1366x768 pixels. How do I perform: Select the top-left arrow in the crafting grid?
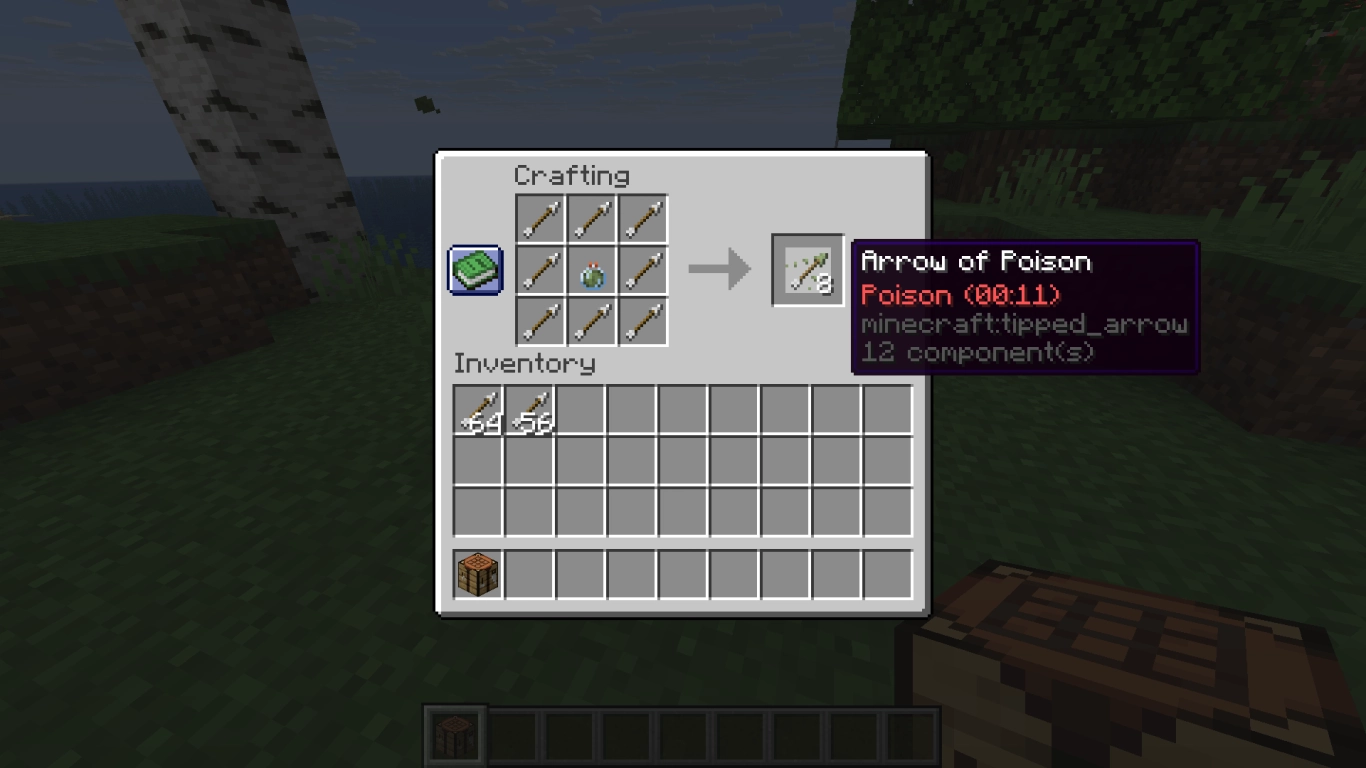point(540,219)
